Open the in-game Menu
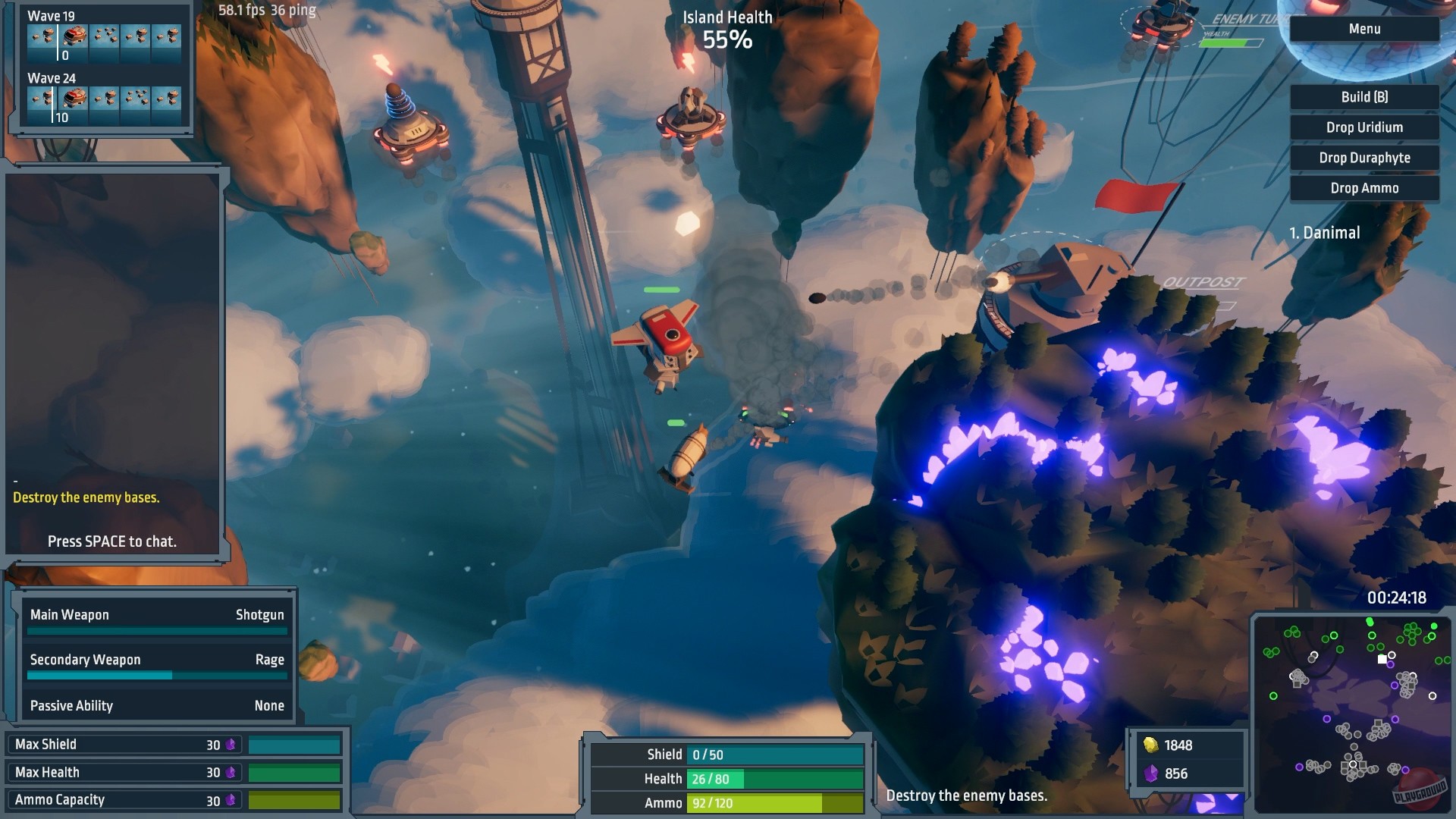 pyautogui.click(x=1363, y=29)
